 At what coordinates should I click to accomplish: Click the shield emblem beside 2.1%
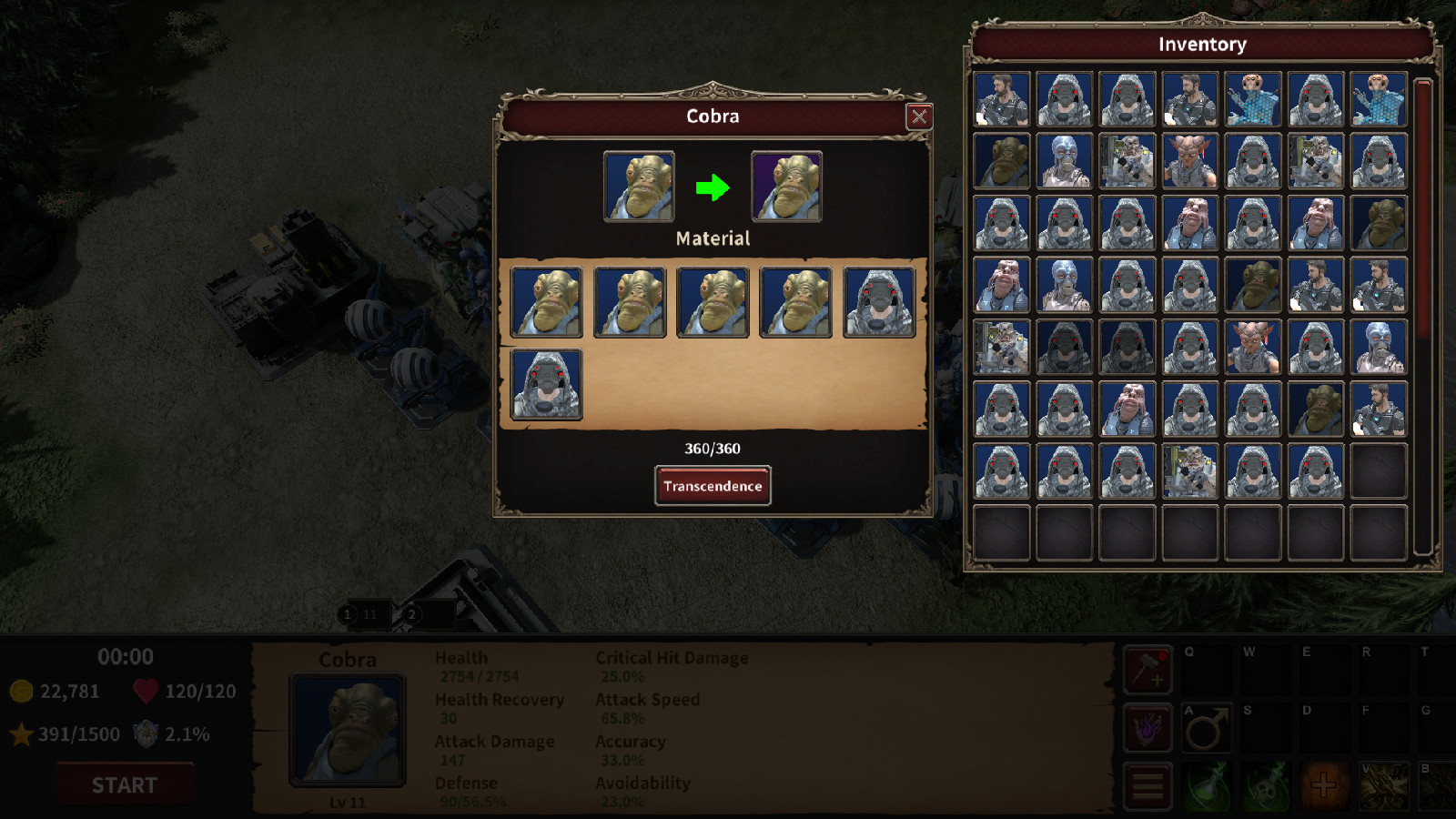click(147, 733)
